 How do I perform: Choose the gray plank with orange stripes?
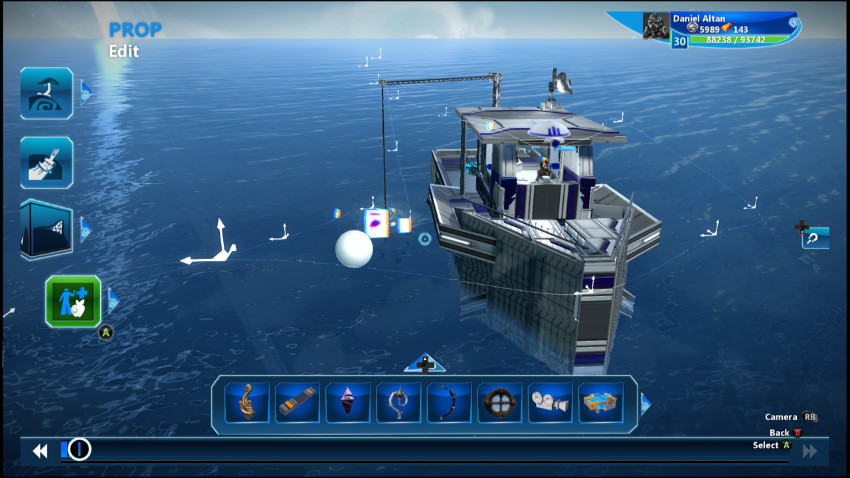pos(297,402)
